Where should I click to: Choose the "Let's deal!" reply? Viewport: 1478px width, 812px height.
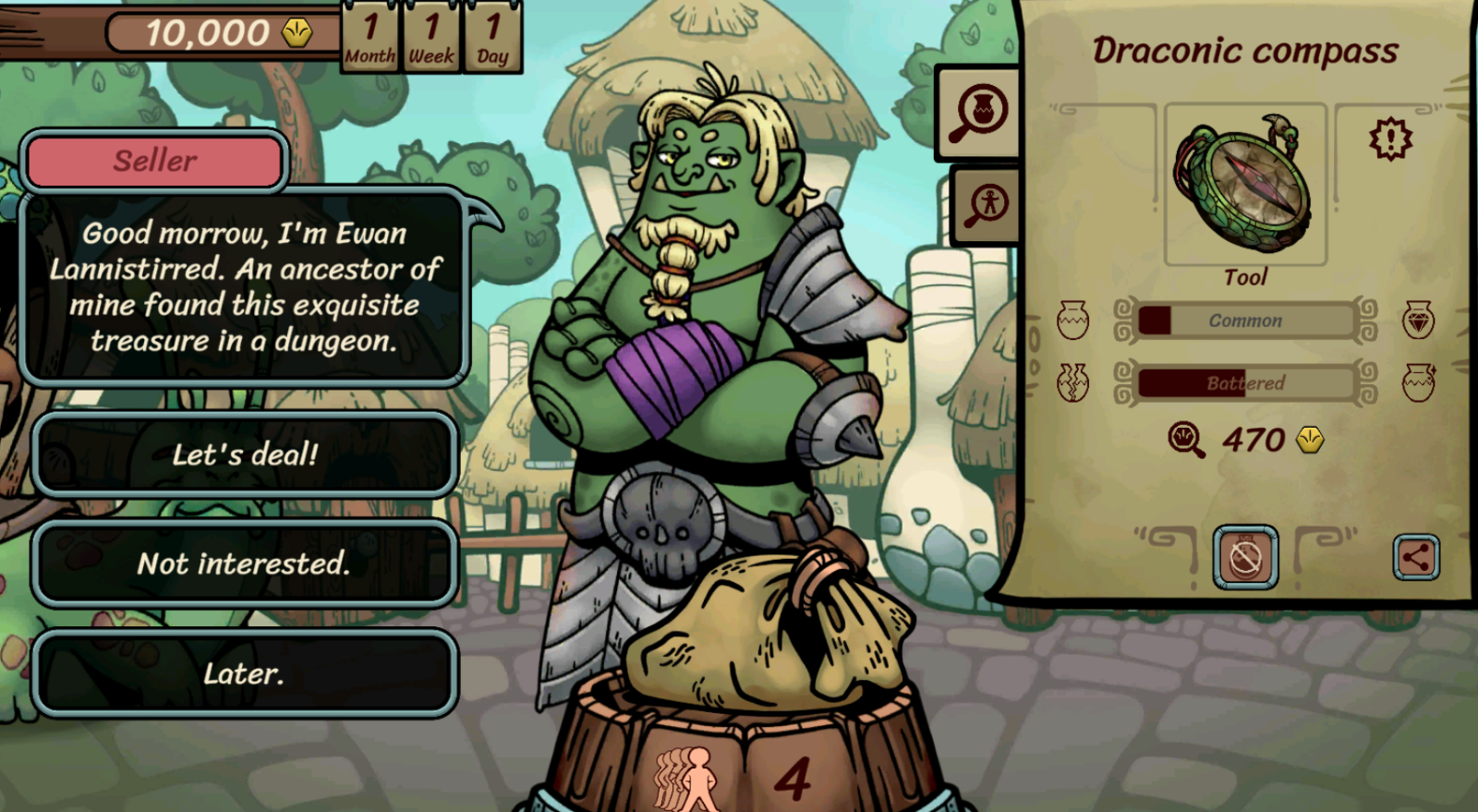tap(245, 454)
